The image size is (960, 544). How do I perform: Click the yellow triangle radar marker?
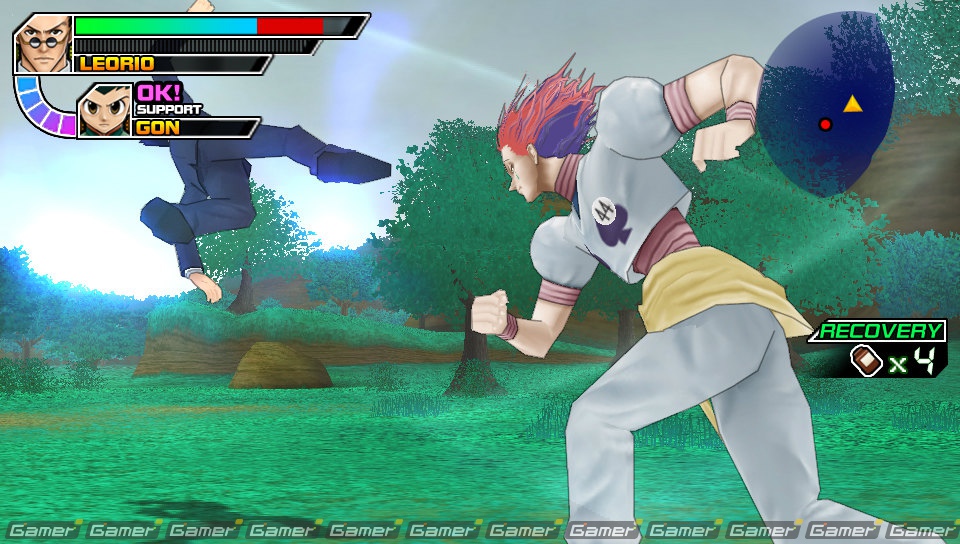pos(852,103)
